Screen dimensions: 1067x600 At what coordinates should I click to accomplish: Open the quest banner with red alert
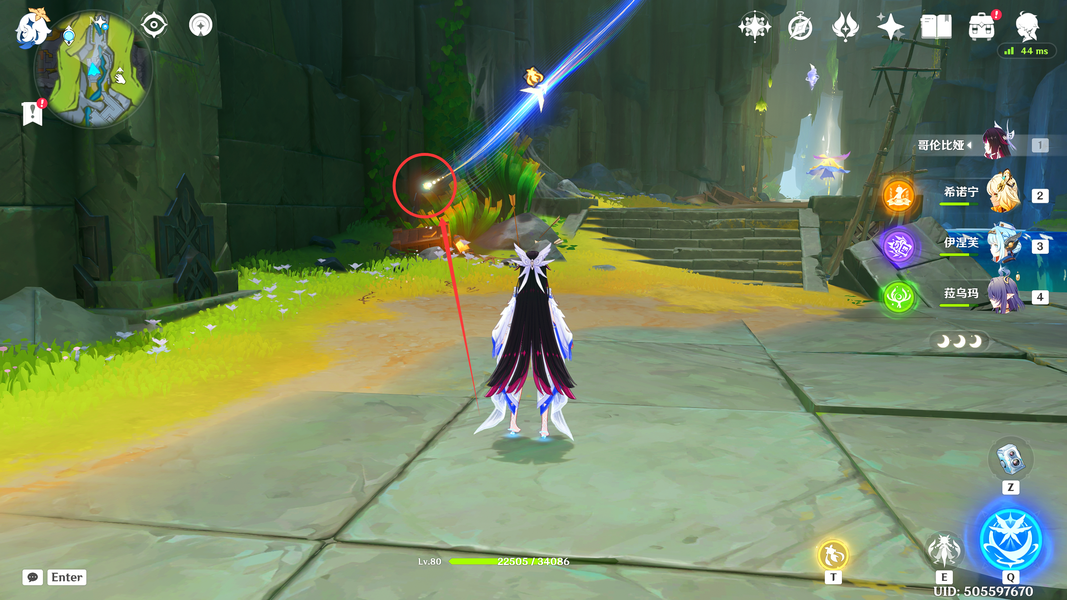point(32,114)
